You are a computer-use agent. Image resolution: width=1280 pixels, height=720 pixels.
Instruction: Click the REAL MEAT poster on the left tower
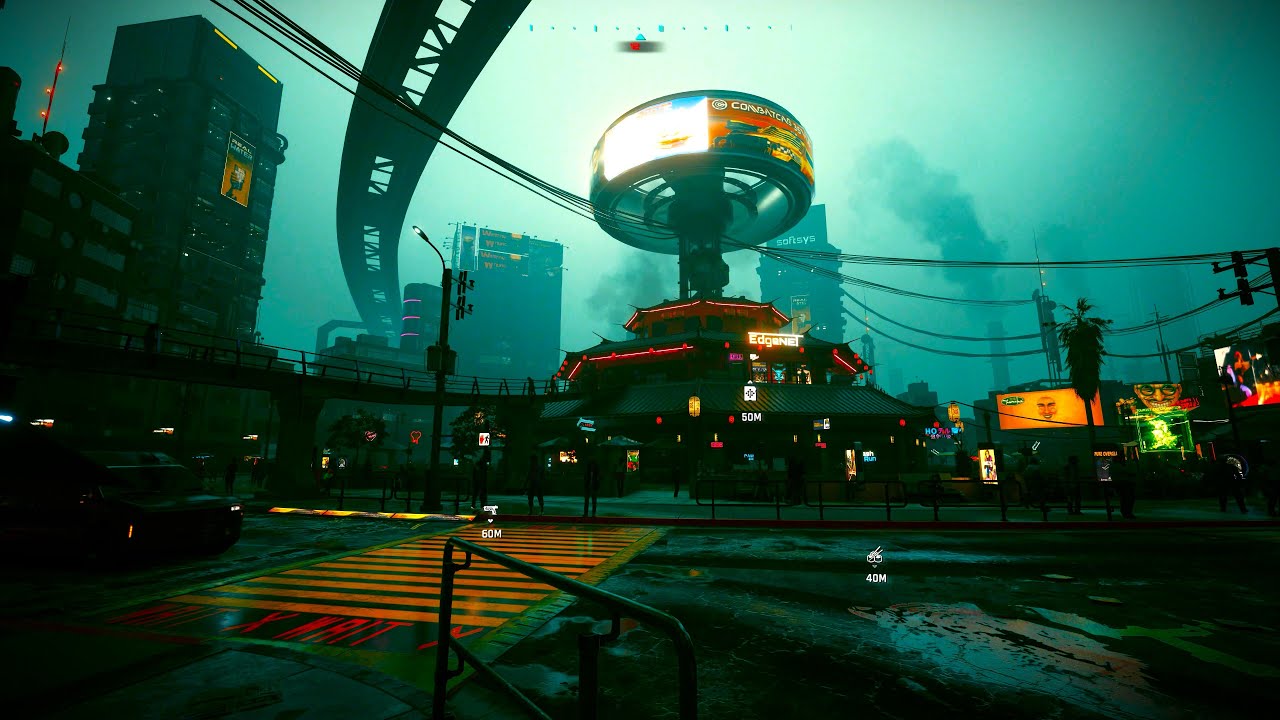(242, 165)
